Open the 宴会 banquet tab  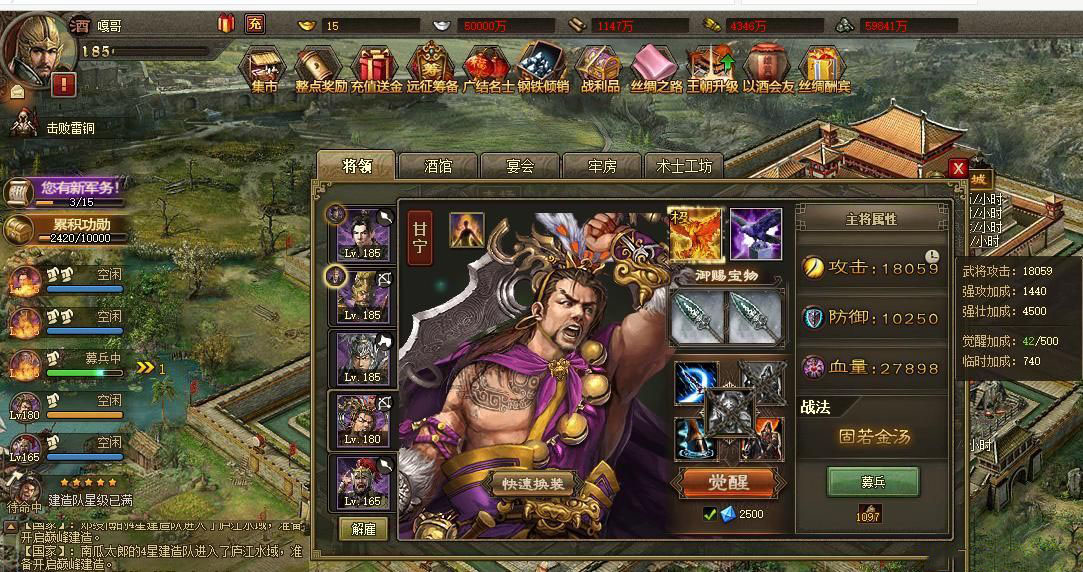(x=520, y=166)
